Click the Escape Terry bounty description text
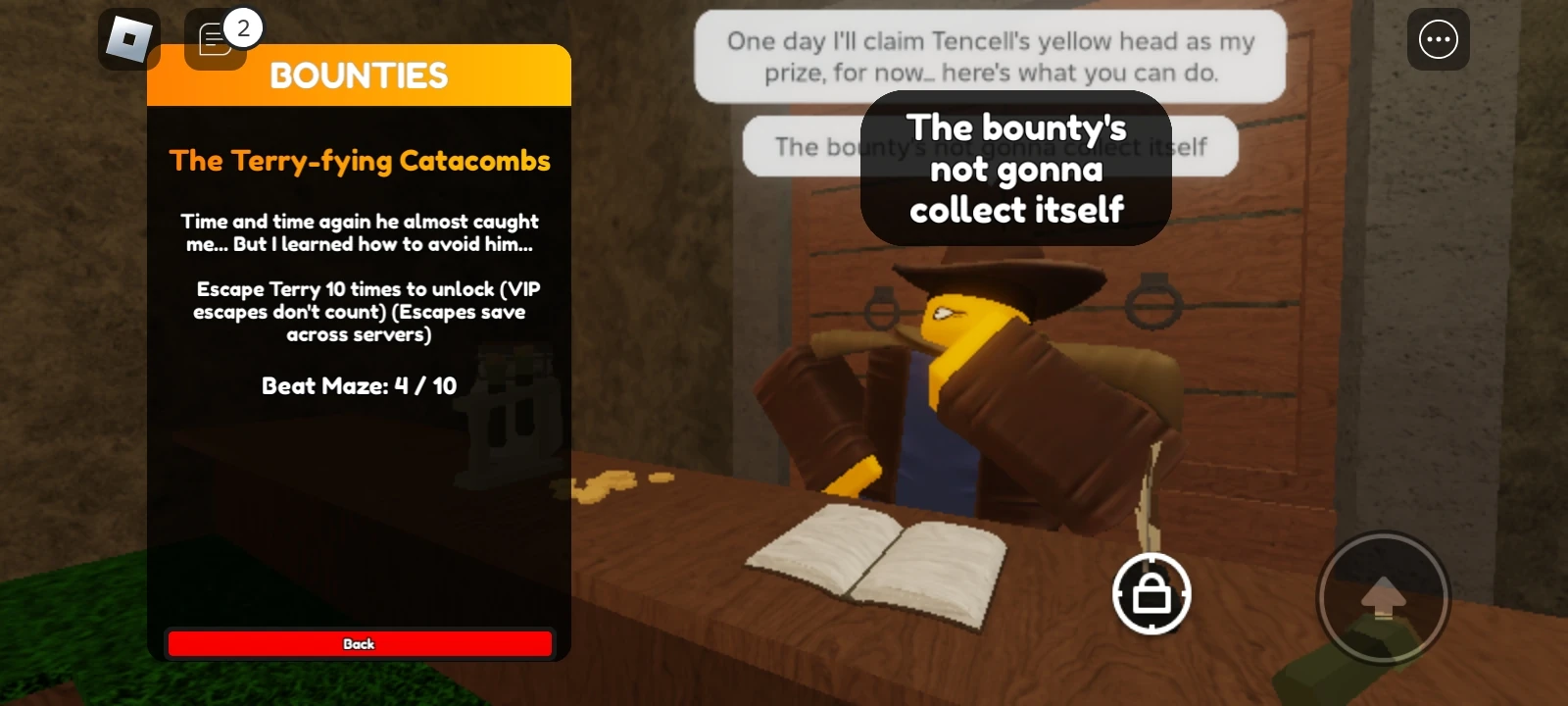 coord(359,312)
